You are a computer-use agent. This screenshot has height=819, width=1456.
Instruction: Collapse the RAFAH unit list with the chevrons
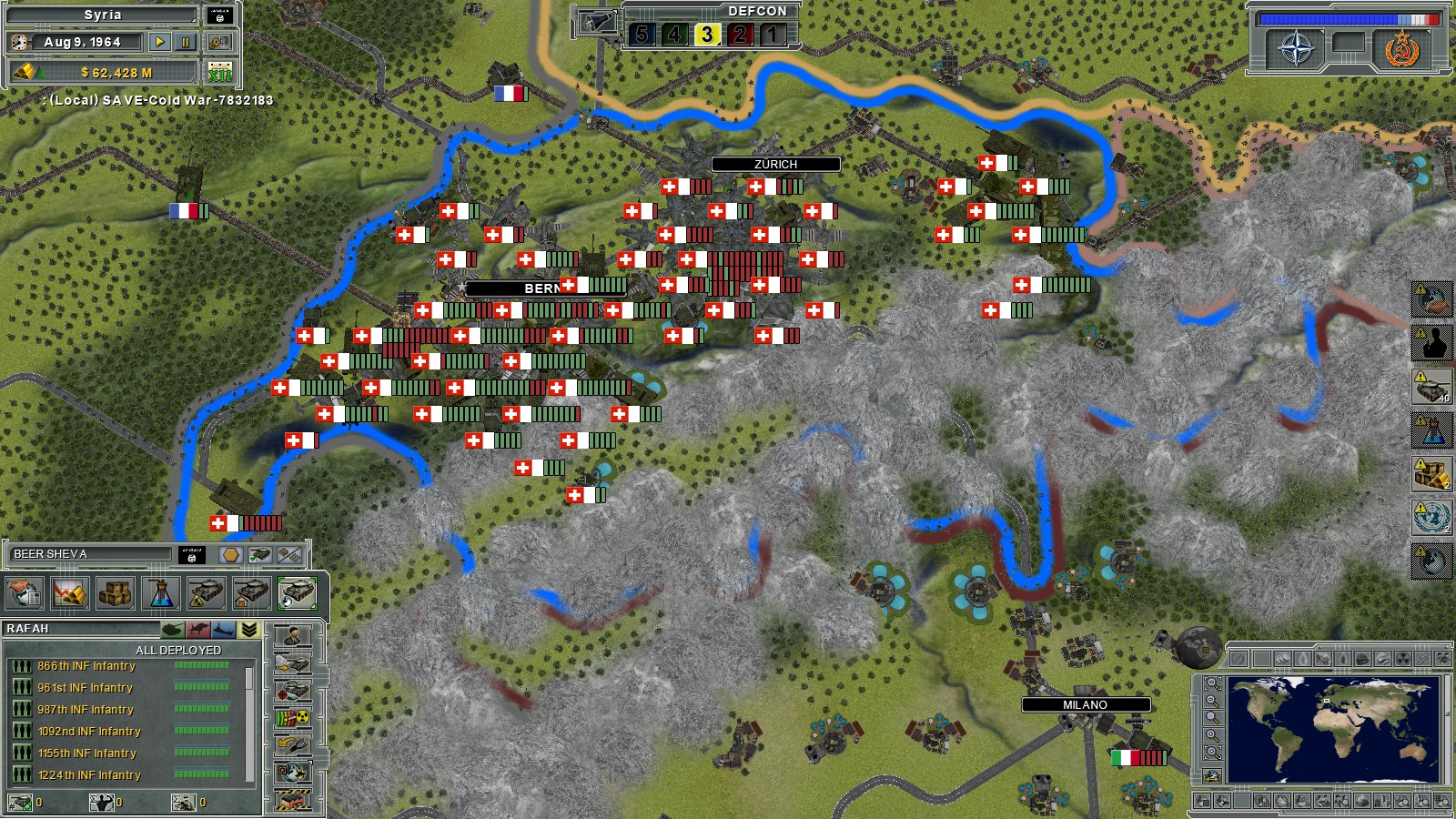click(x=250, y=629)
